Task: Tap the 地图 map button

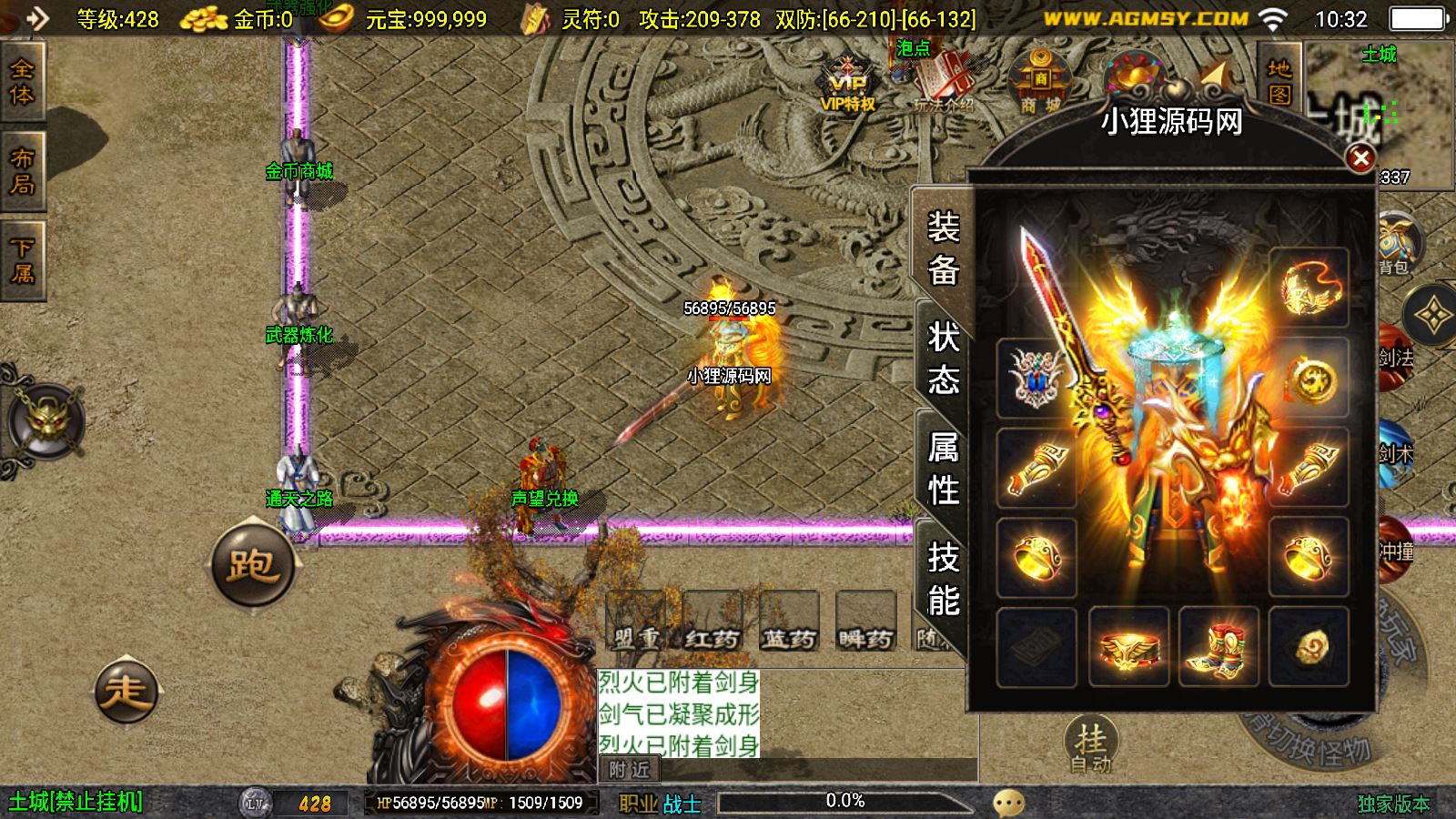Action: click(x=1279, y=81)
